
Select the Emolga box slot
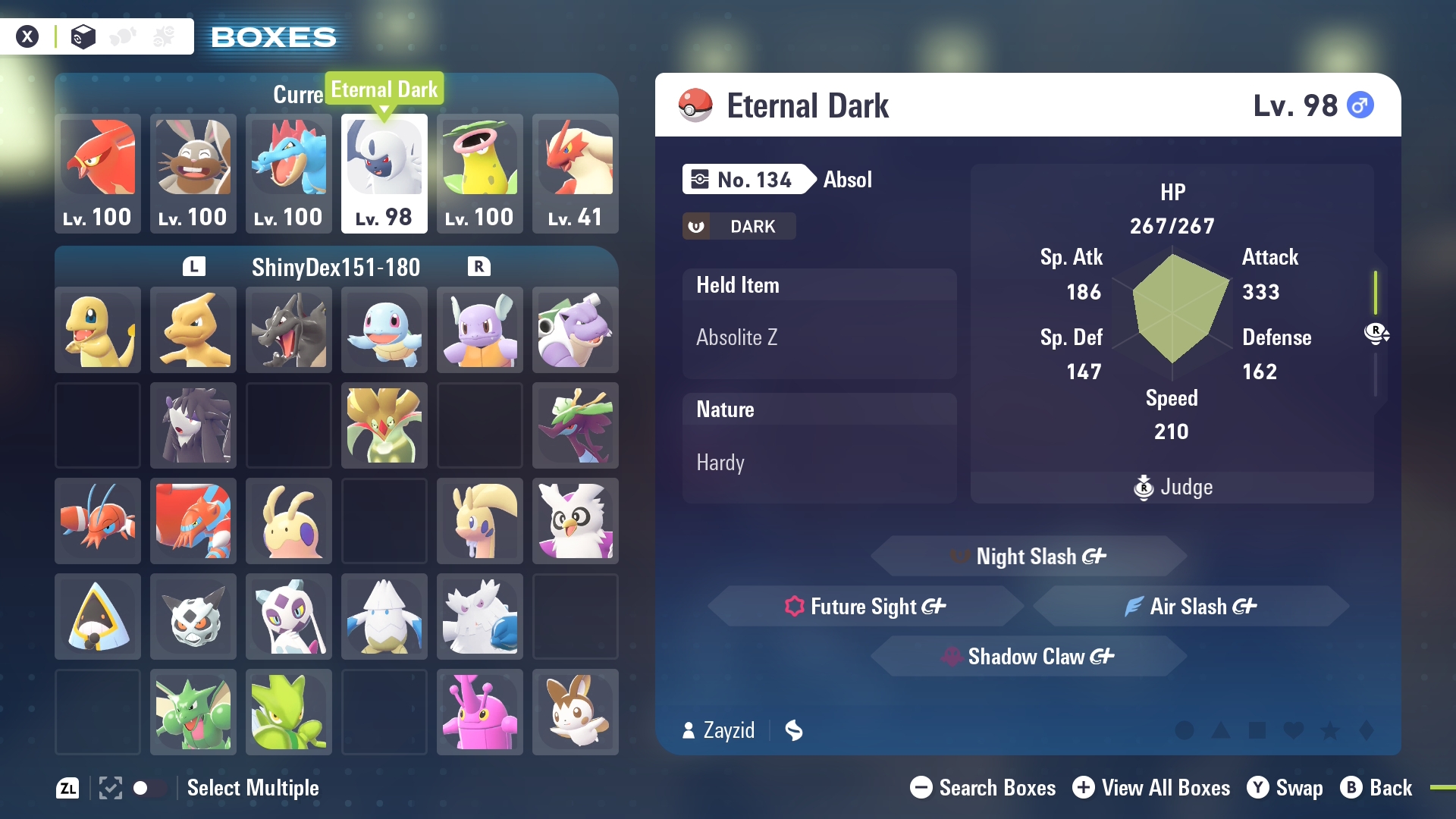[575, 712]
